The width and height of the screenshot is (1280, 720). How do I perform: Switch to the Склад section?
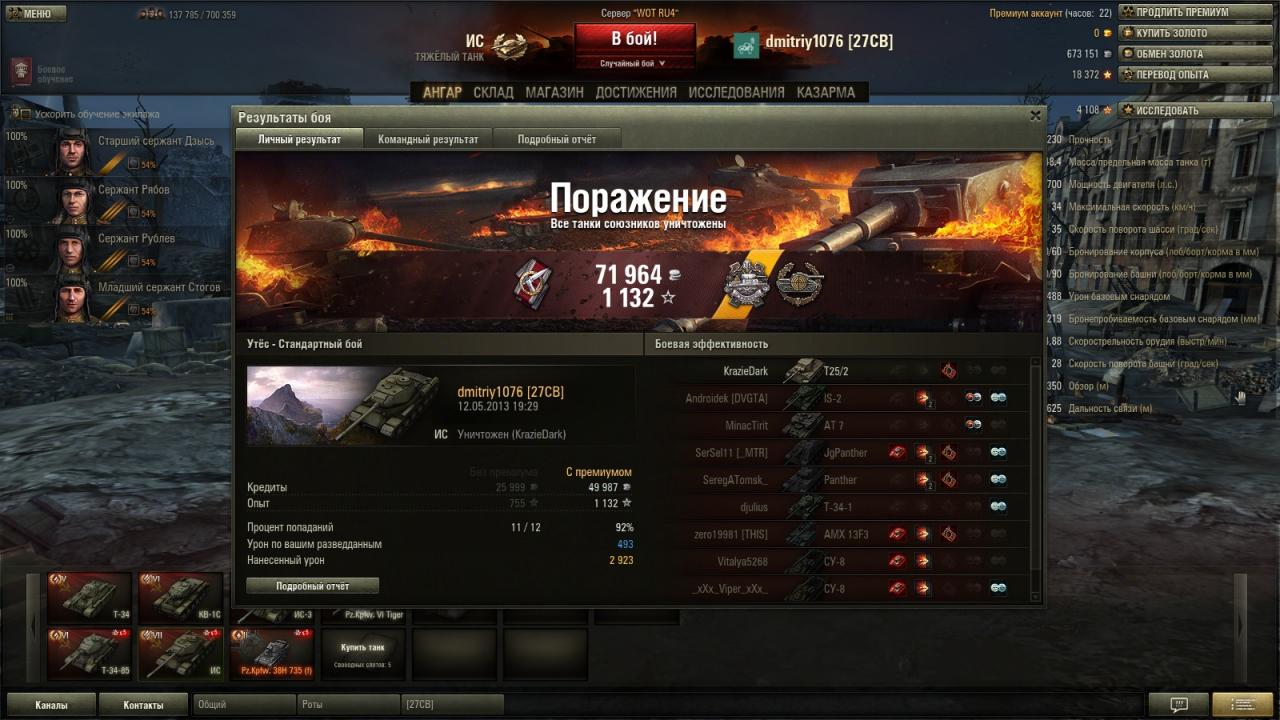(493, 92)
